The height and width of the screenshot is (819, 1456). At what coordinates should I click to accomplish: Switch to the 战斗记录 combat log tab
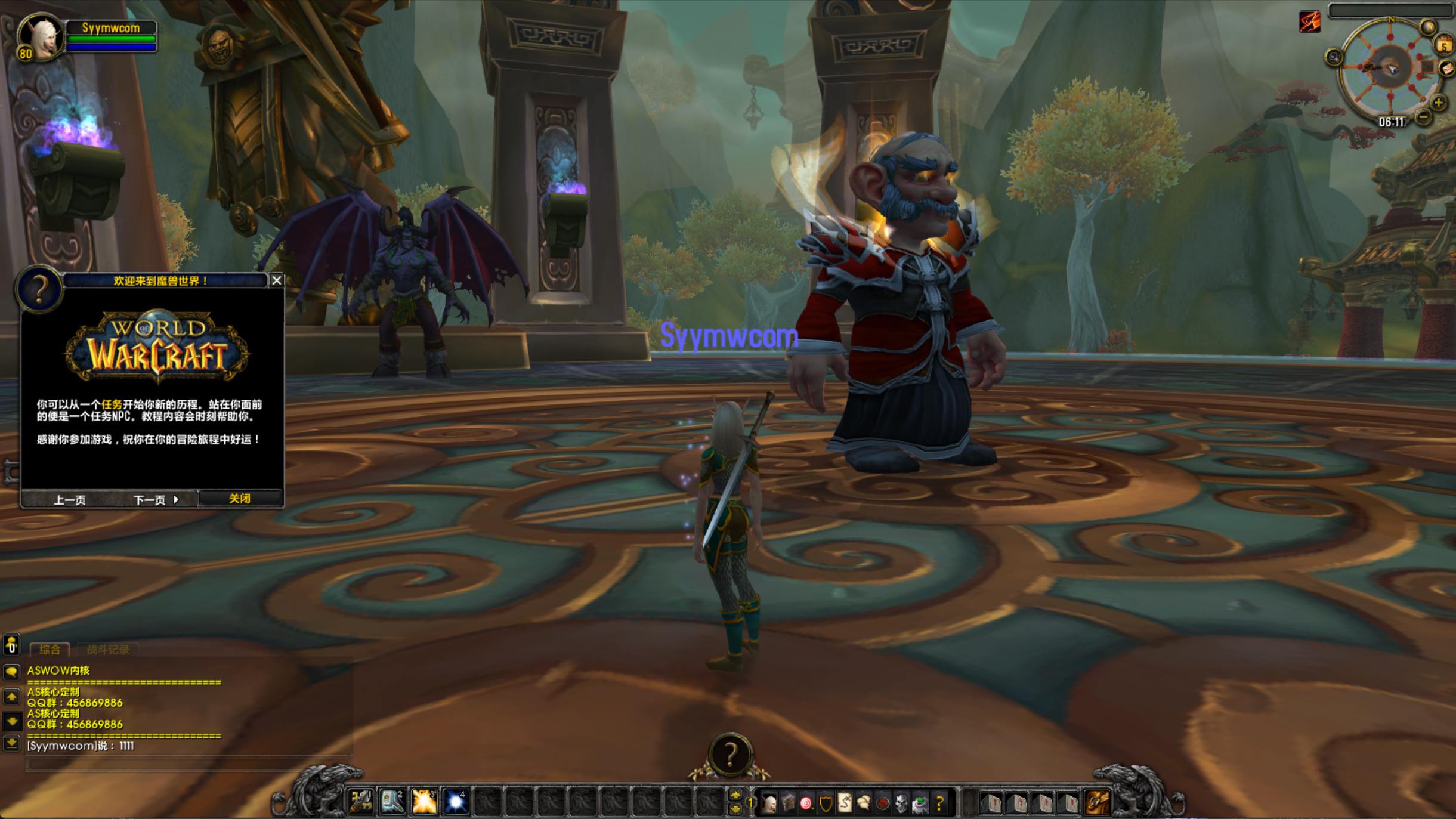click(x=108, y=650)
